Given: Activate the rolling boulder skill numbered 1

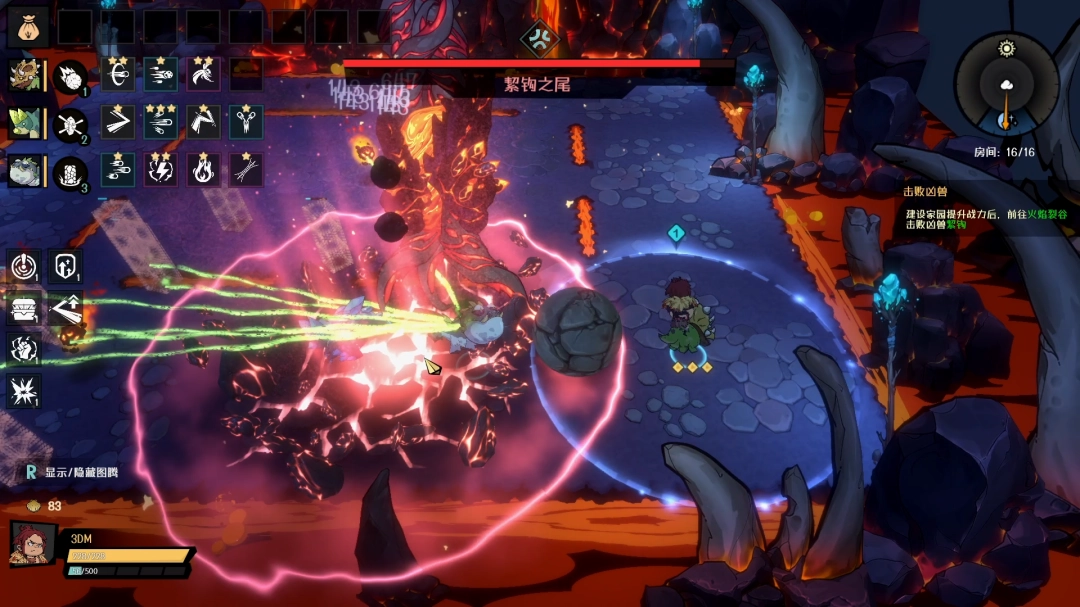Looking at the screenshot, I should [x=70, y=76].
